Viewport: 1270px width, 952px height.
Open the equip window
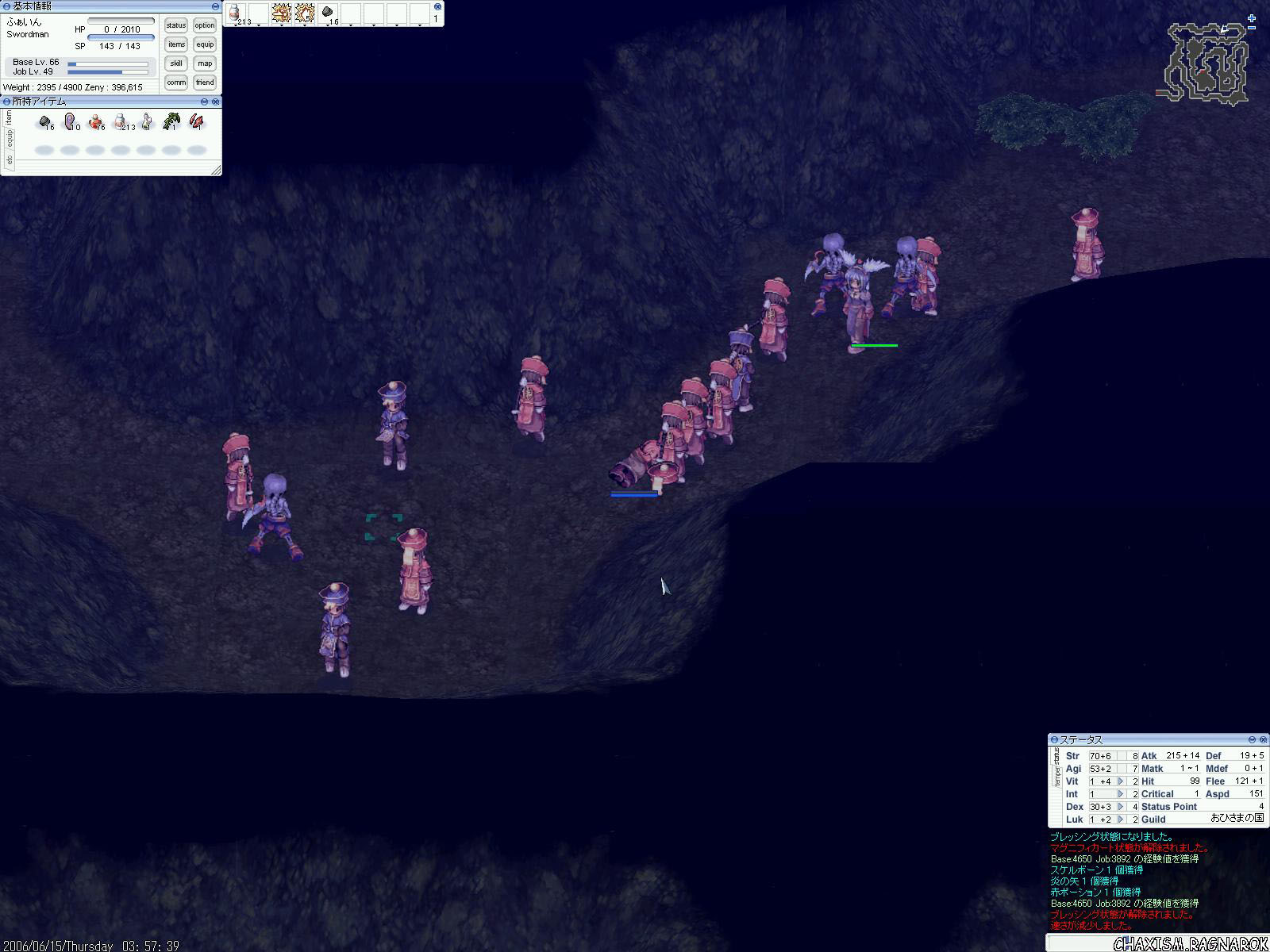[205, 44]
